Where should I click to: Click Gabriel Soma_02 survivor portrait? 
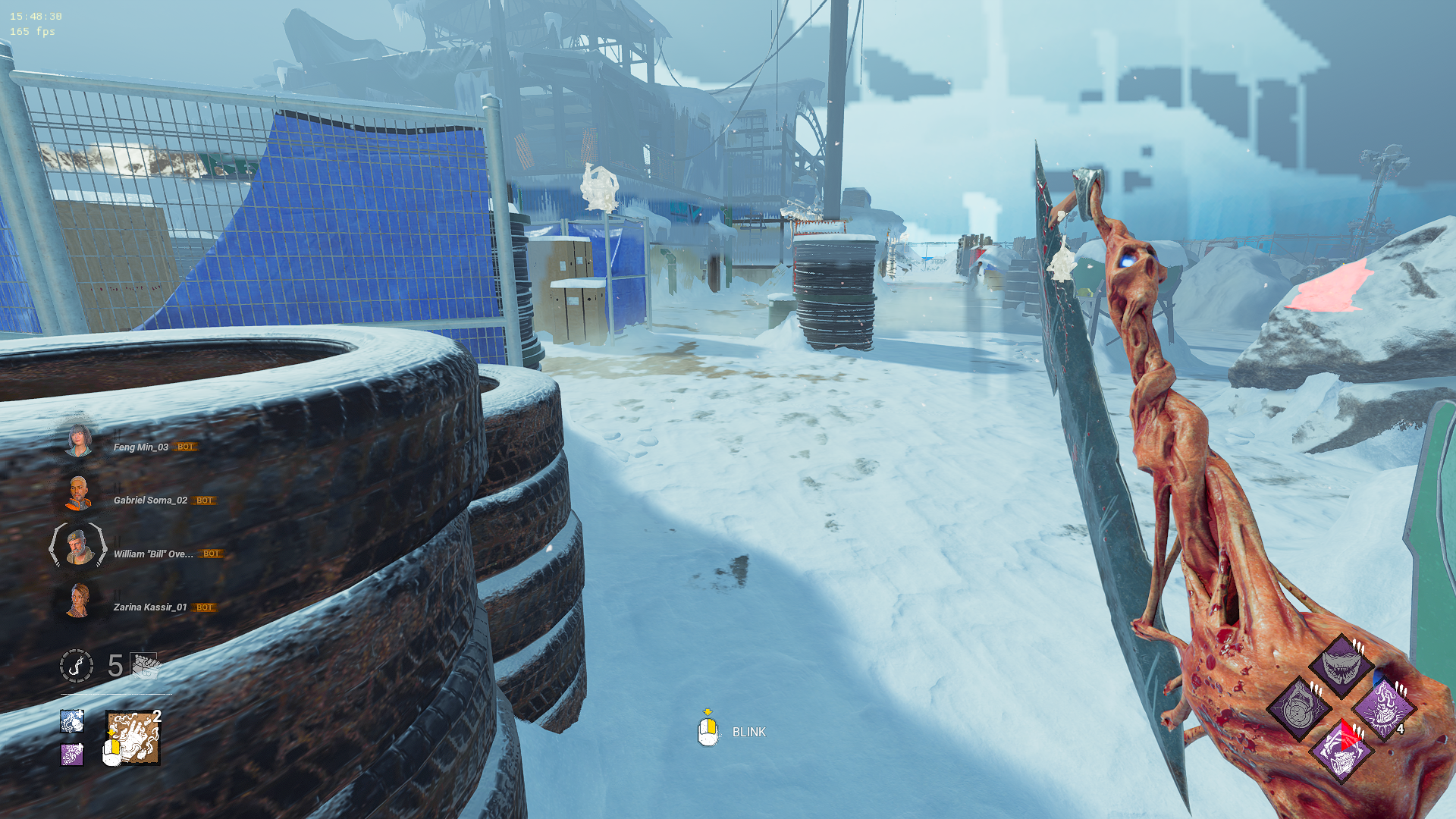pos(78,494)
